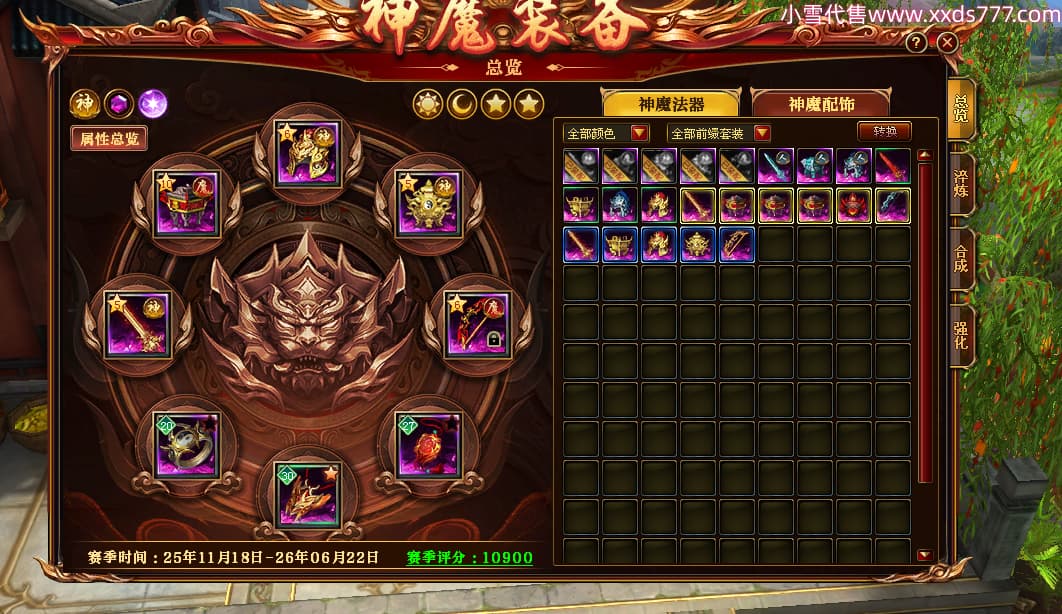1062x614 pixels.
Task: Choose the equipped golden incense burner slot
Action: [430, 202]
